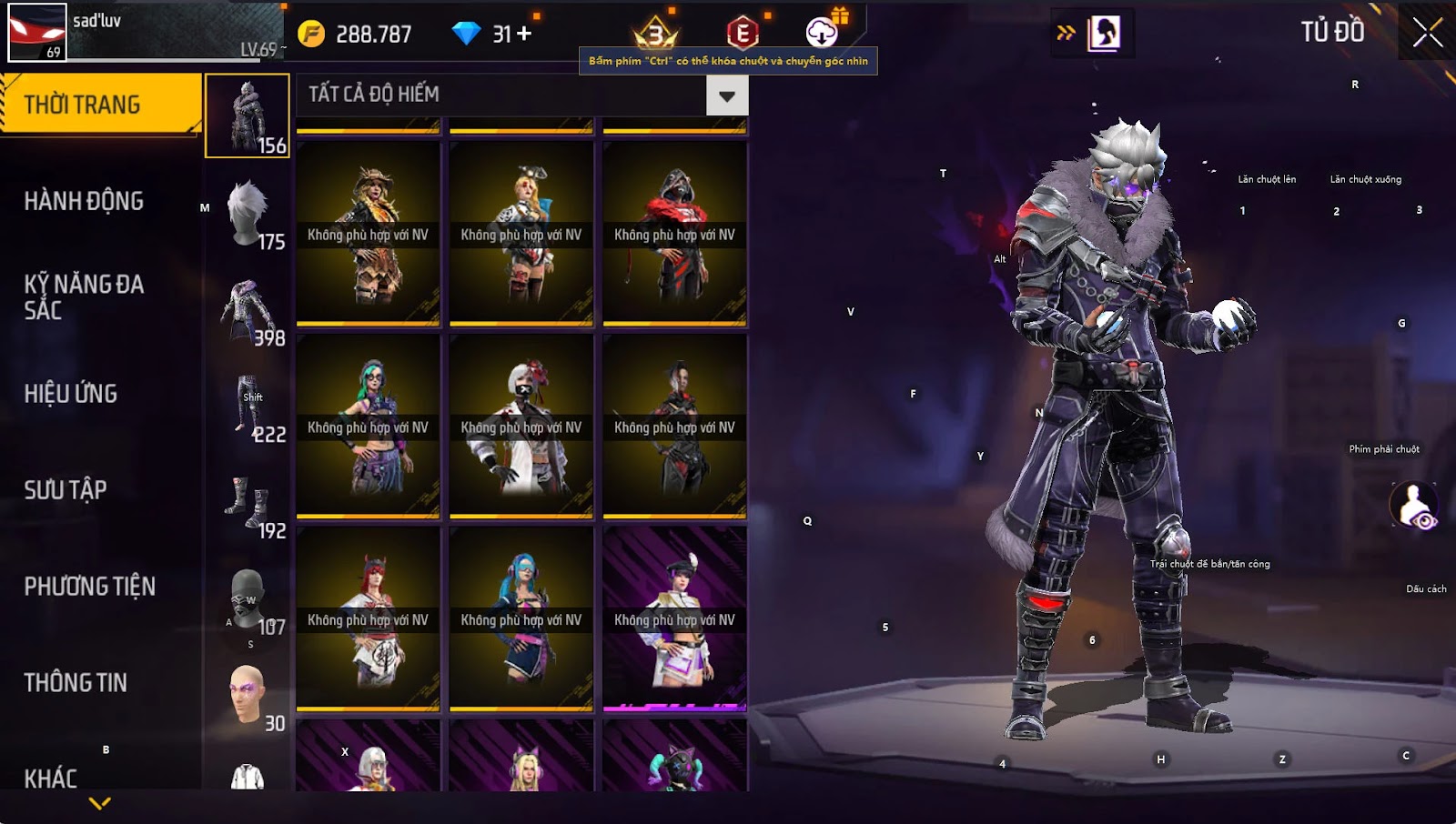This screenshot has height=824, width=1456.
Task: Toggle the character view eye icon
Action: pos(1414,507)
